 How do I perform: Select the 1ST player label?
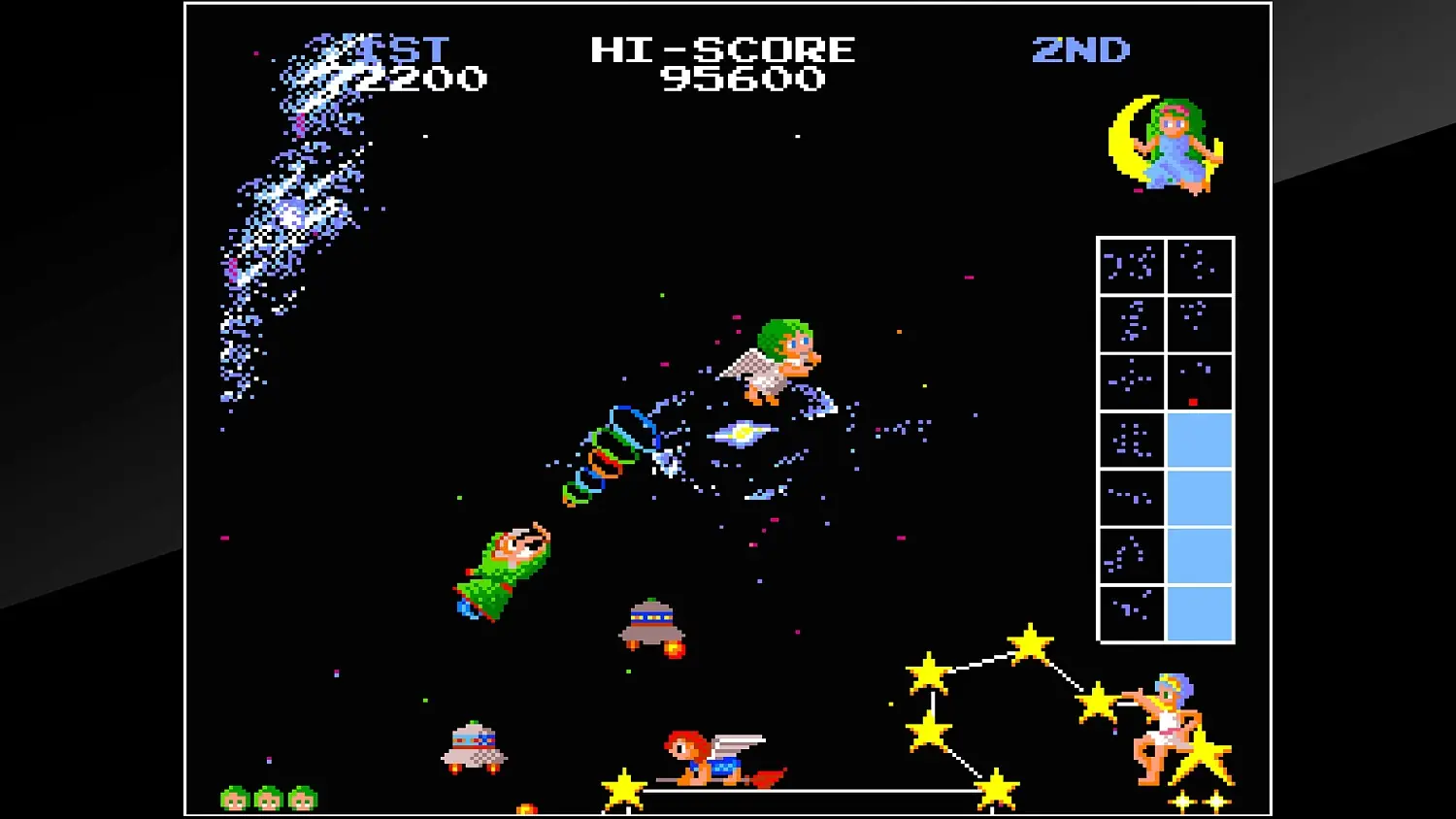click(x=408, y=49)
